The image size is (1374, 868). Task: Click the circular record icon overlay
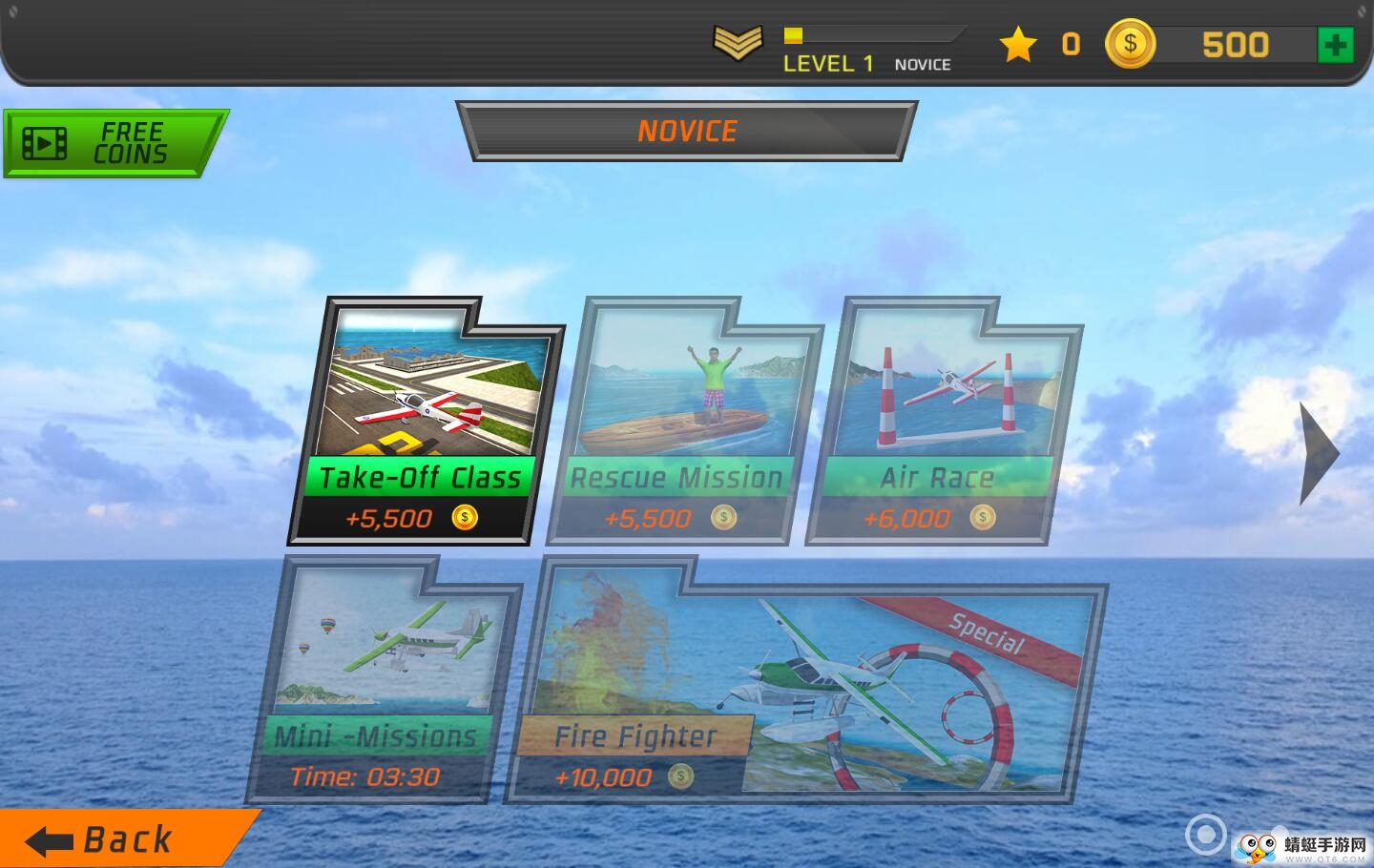(x=1205, y=835)
